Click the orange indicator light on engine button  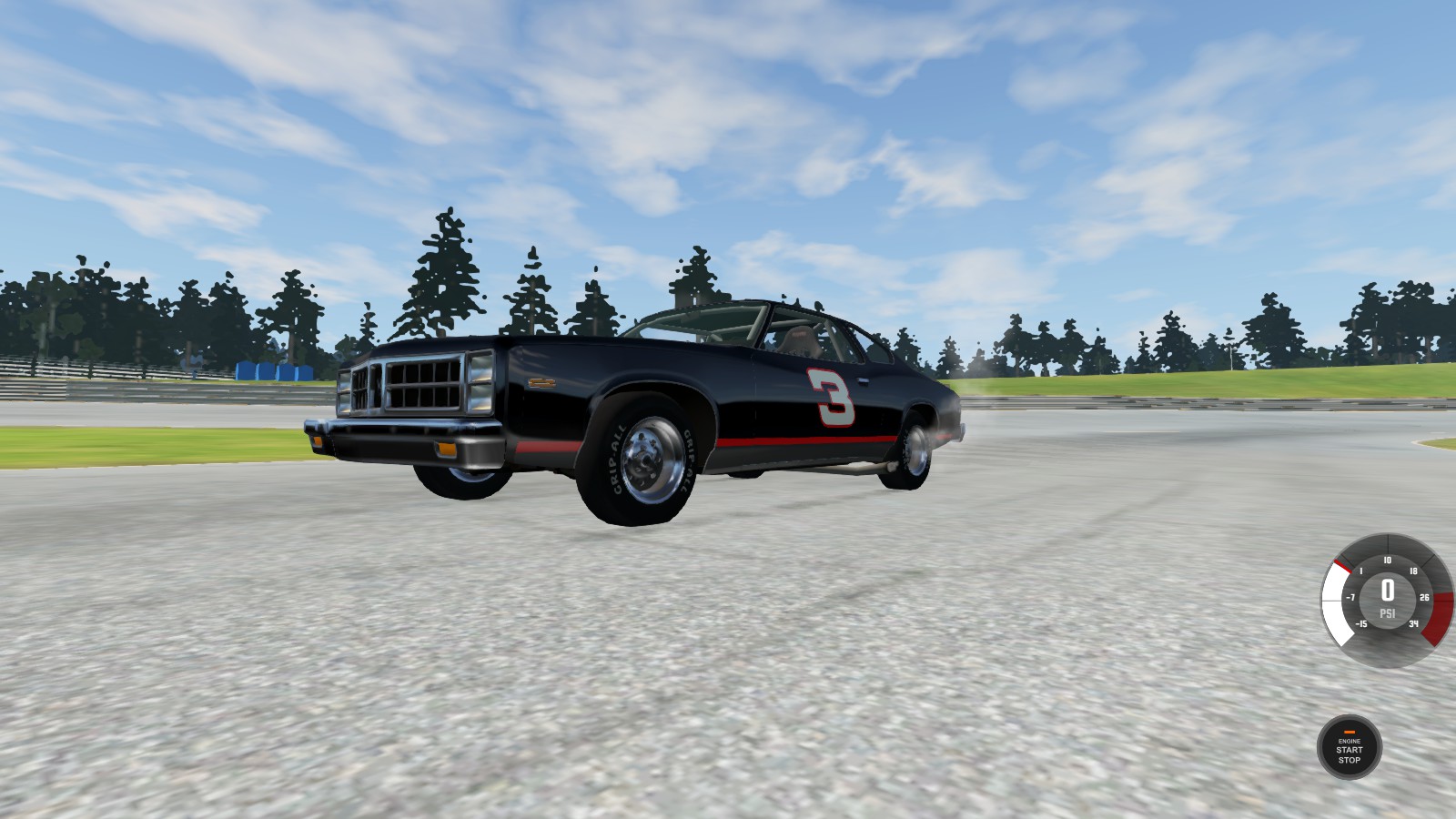coord(1350,732)
